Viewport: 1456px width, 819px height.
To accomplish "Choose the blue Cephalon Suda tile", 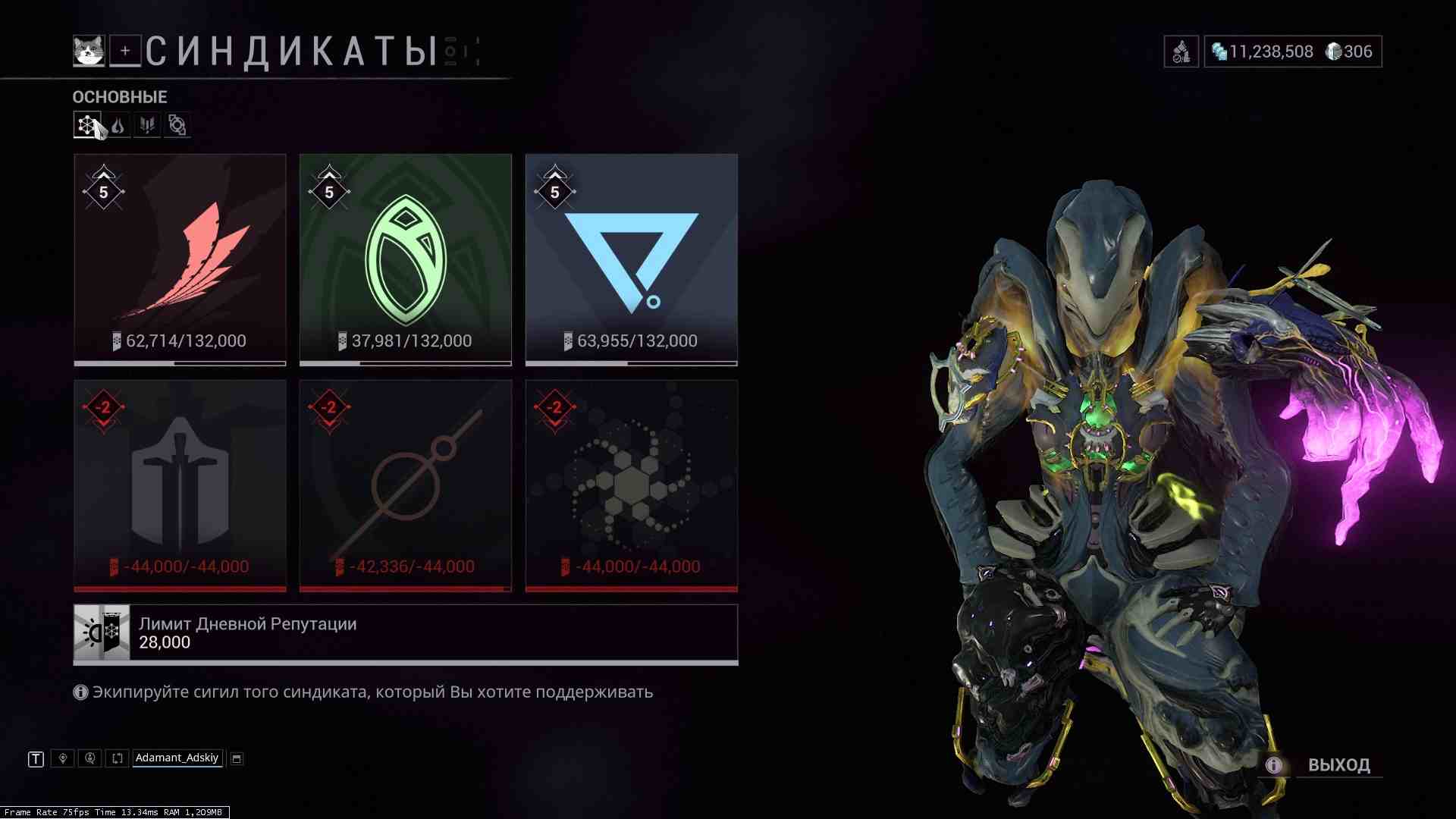I will coord(631,259).
